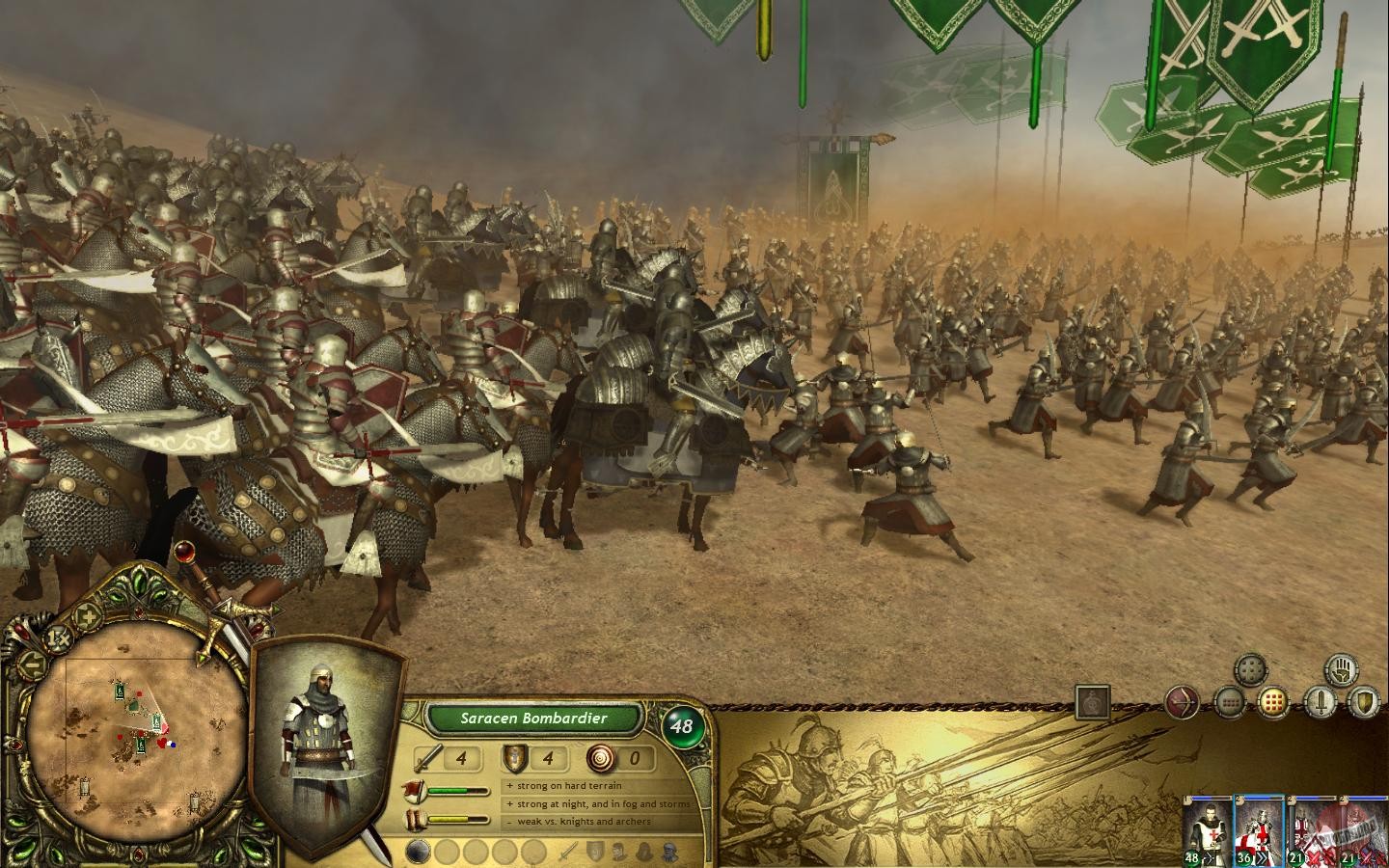Screen dimensions: 1389x868
Task: Activate the melee sword attack stance
Action: 1321,701
